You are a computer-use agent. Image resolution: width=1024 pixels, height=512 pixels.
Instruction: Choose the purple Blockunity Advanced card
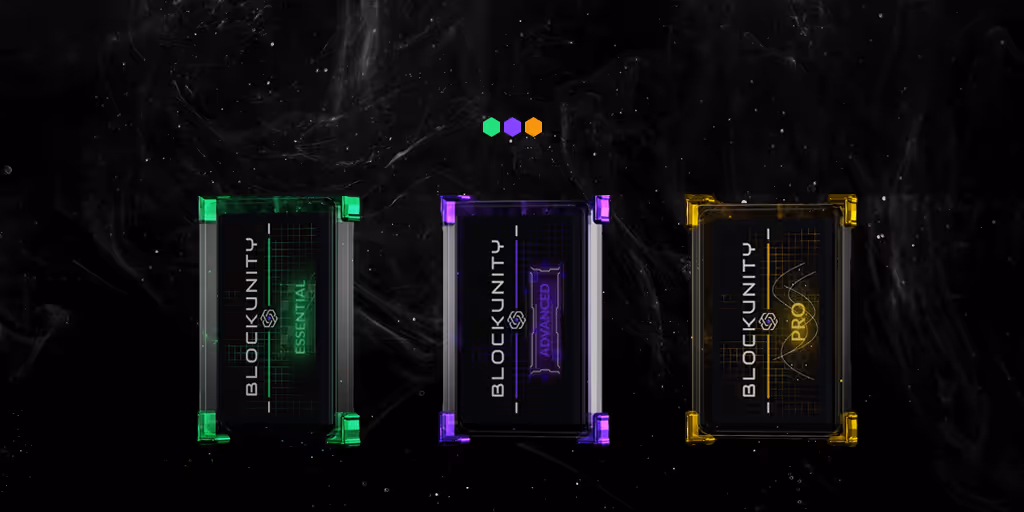pyautogui.click(x=525, y=319)
